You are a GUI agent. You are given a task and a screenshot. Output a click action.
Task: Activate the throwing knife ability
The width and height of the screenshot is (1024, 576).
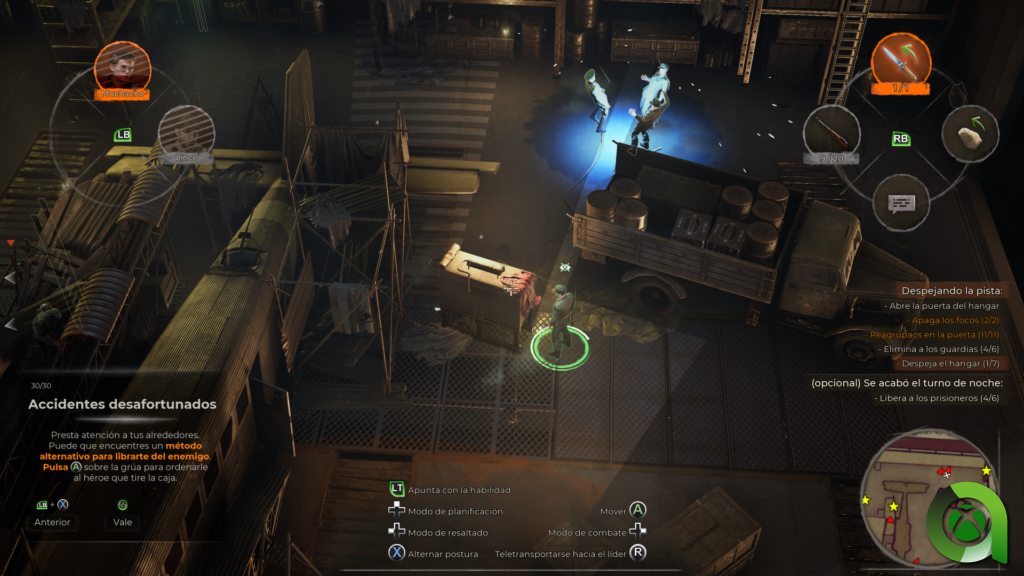tap(900, 61)
